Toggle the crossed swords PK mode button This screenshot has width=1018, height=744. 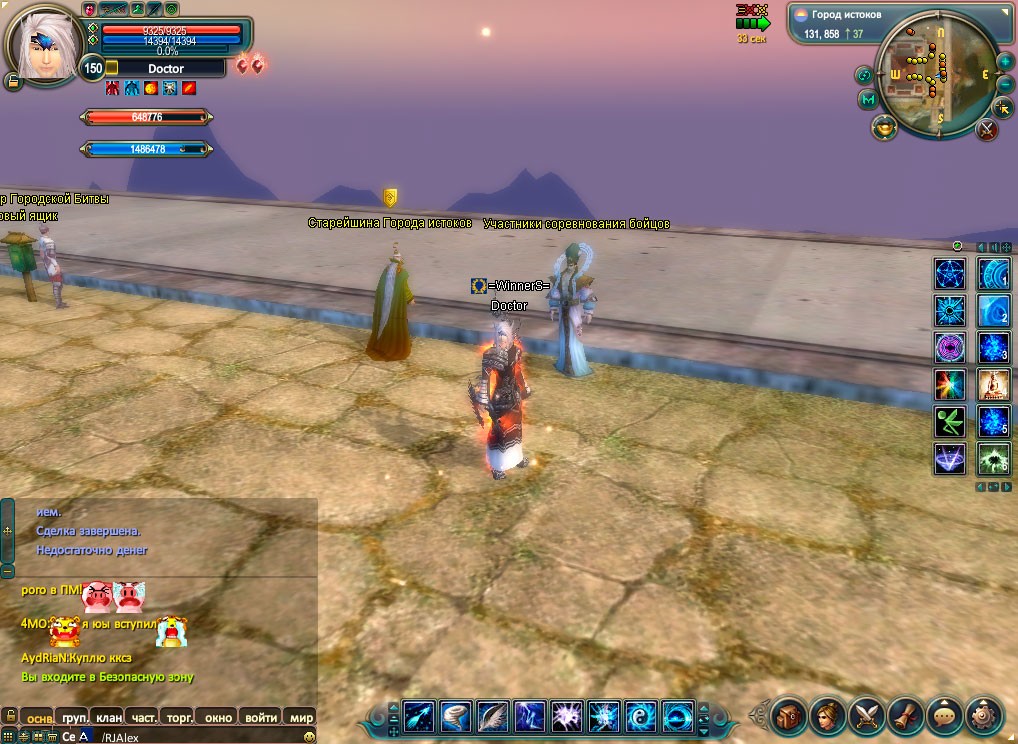pyautogui.click(x=987, y=128)
